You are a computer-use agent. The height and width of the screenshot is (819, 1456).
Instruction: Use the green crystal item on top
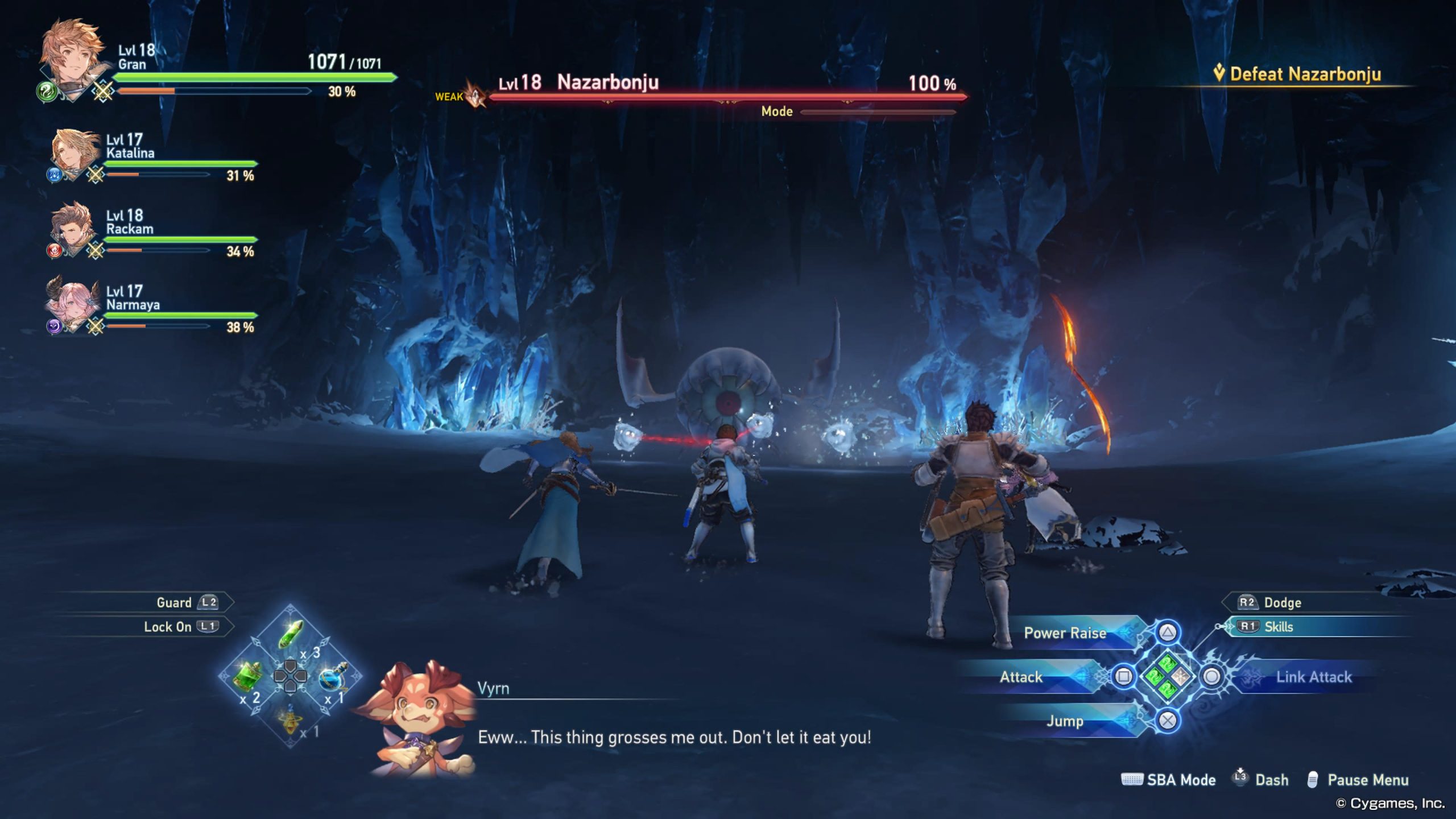coord(291,635)
